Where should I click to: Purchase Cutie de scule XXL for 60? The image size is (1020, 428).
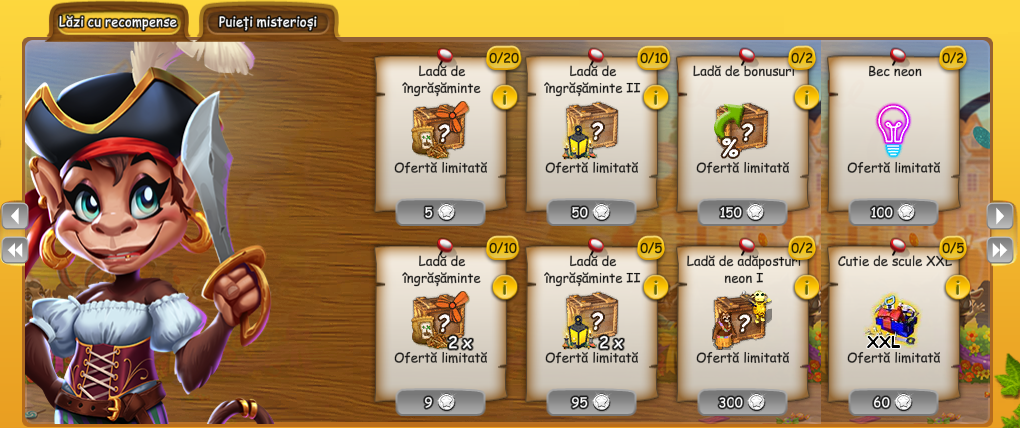coord(893,402)
